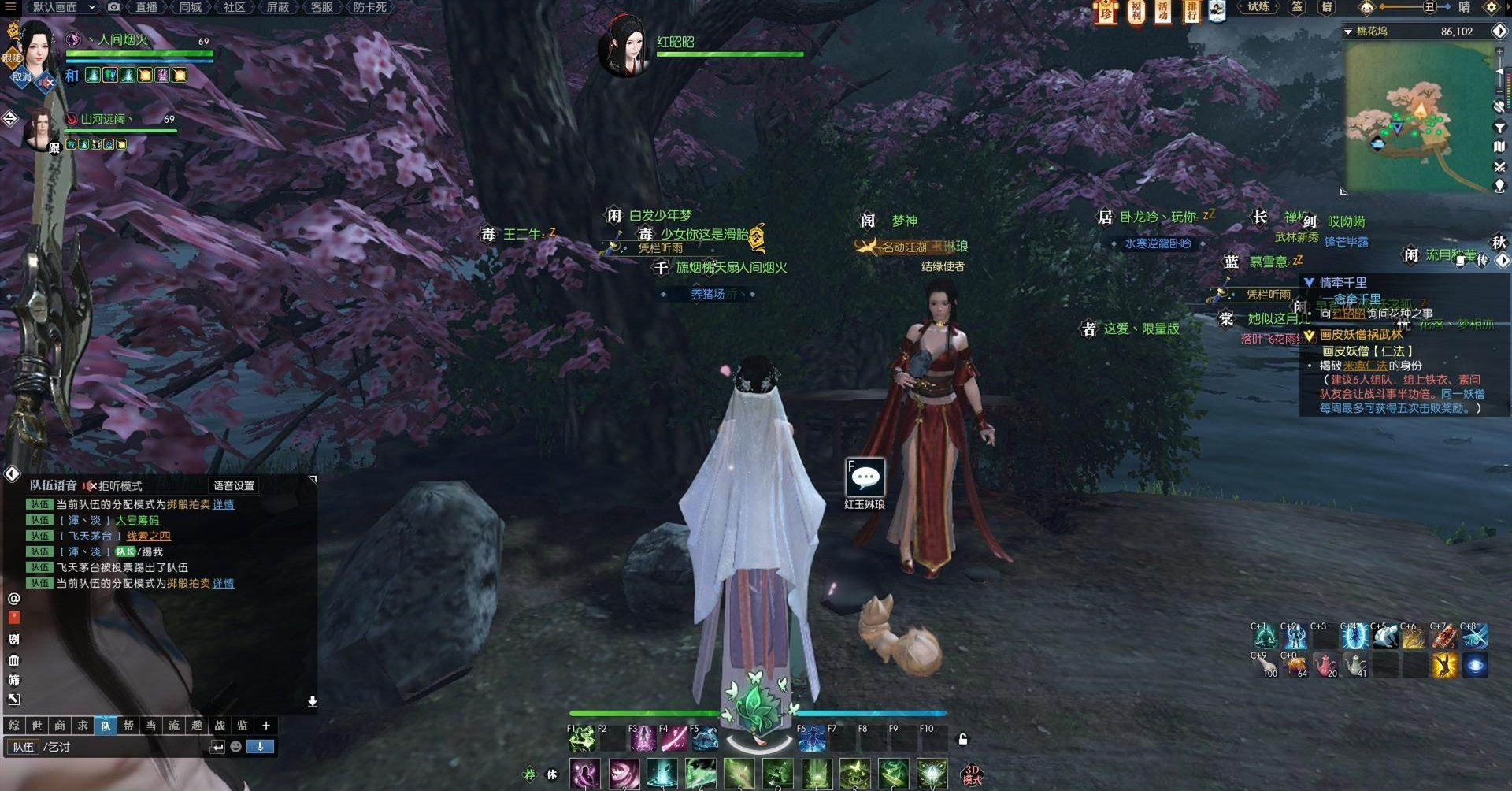Click the 直播 livestream button
Image resolution: width=1512 pixels, height=791 pixels.
click(x=146, y=7)
